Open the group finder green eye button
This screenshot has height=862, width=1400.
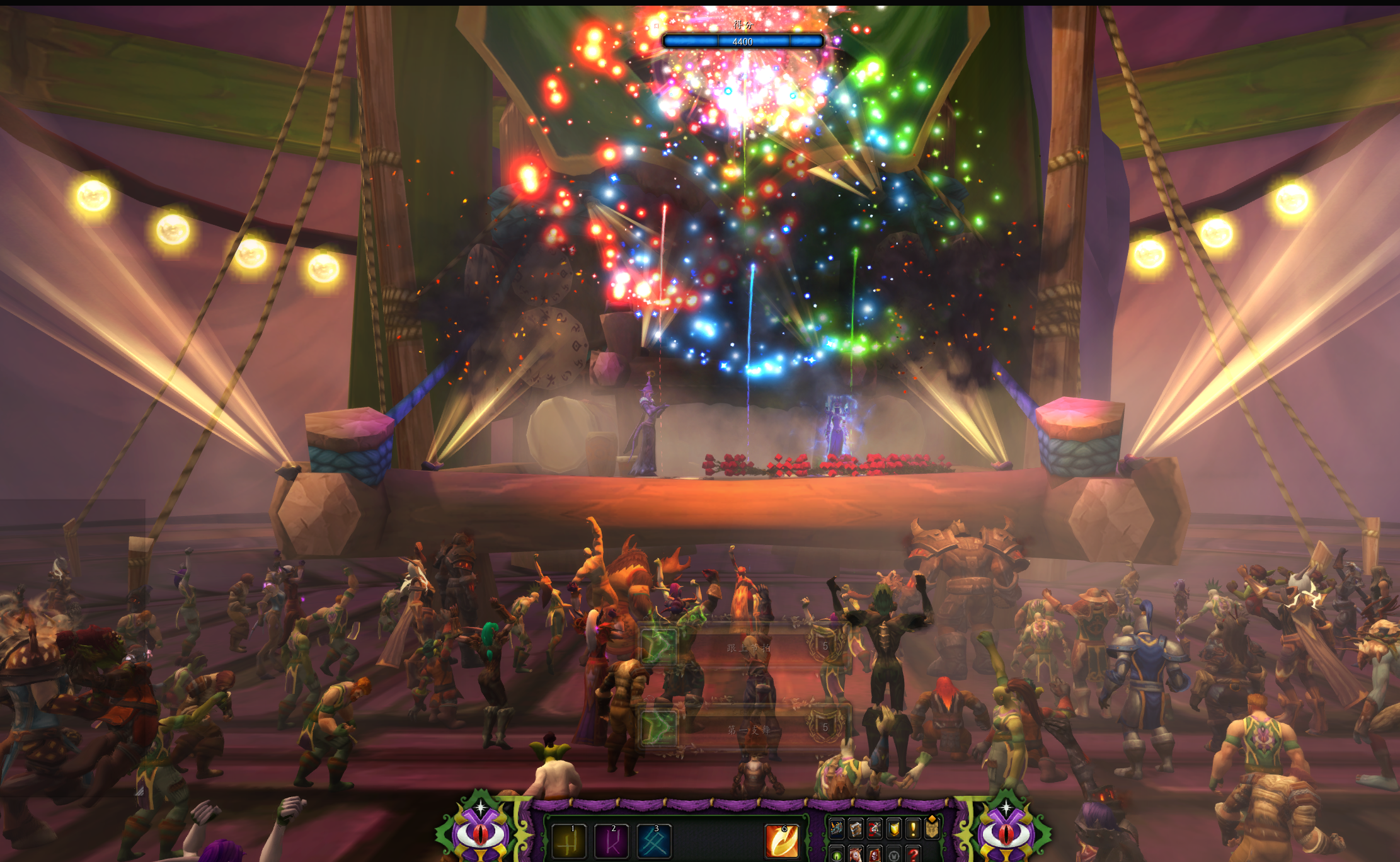pyautogui.click(x=837, y=855)
